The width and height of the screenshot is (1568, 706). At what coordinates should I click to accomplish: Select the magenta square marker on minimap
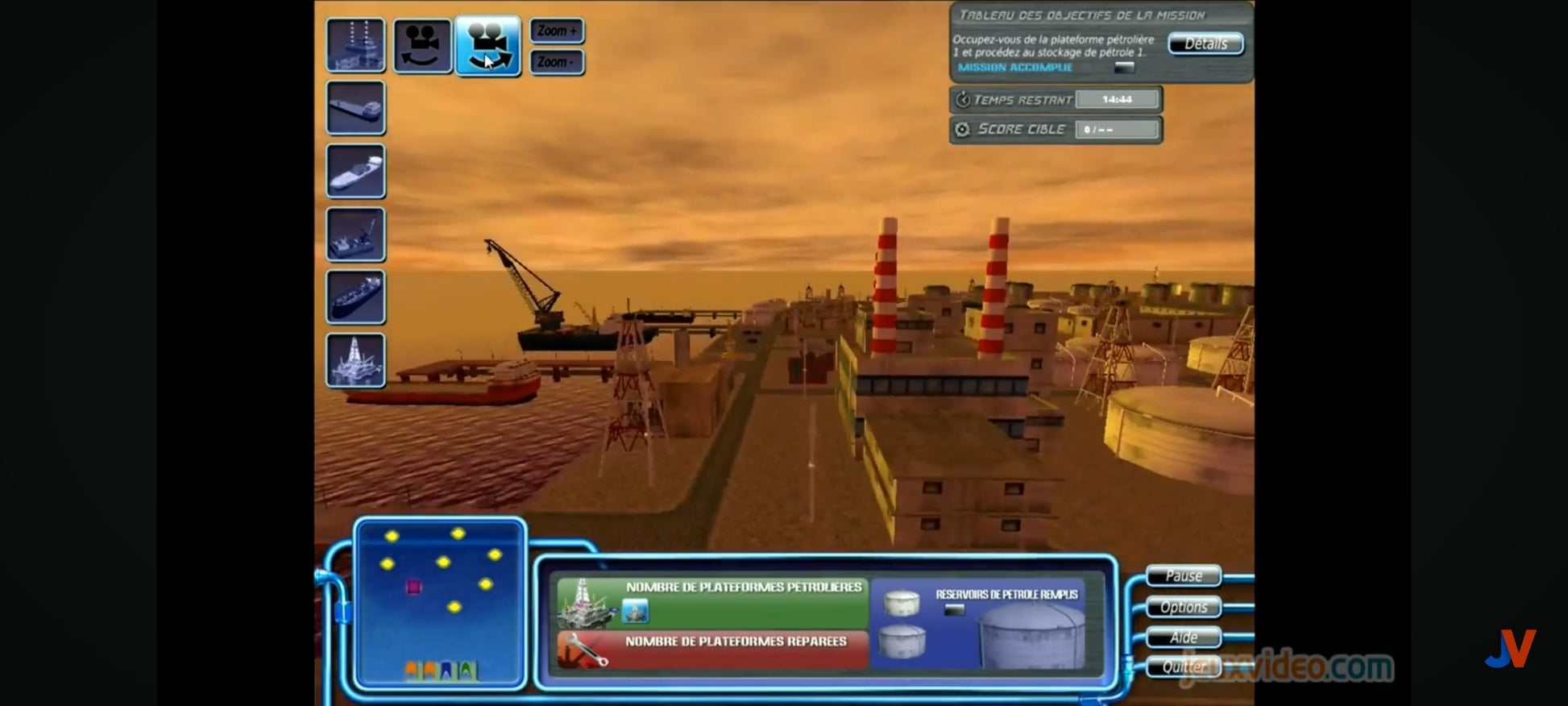point(413,587)
